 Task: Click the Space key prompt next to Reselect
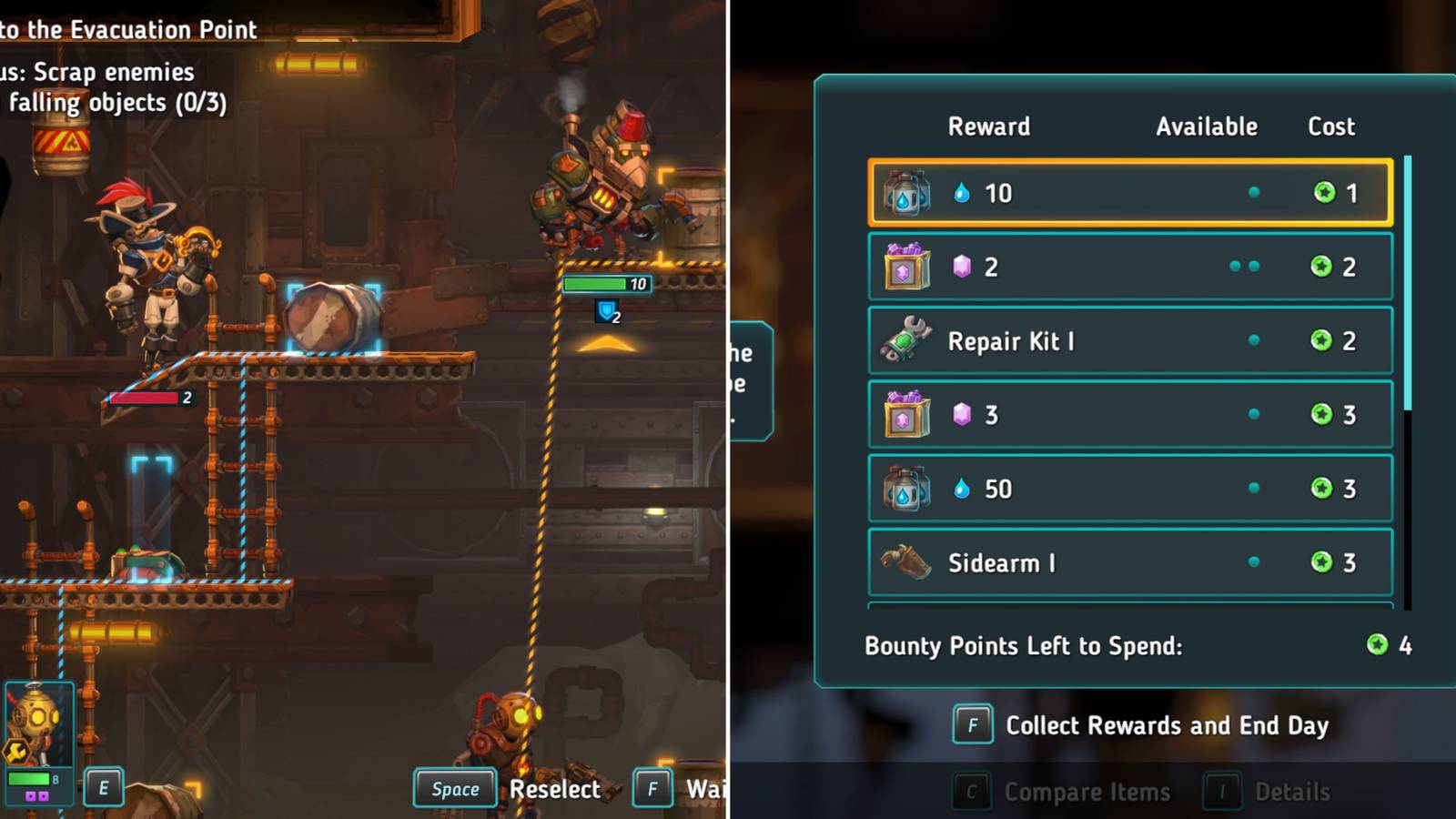(x=454, y=789)
